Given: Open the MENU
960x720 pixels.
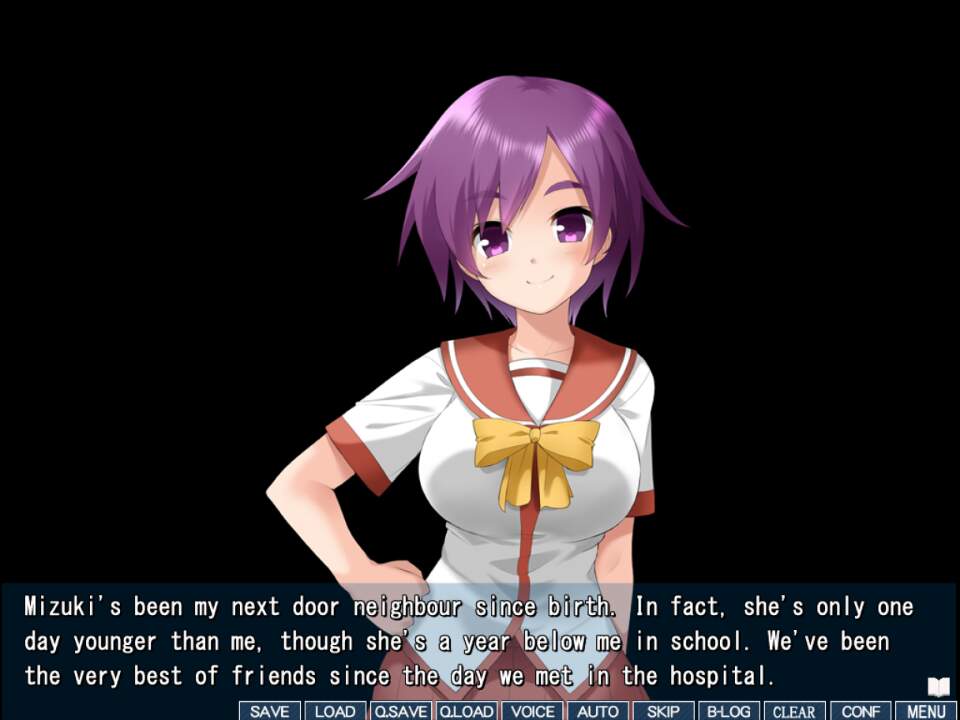Looking at the screenshot, I should pos(926,711).
